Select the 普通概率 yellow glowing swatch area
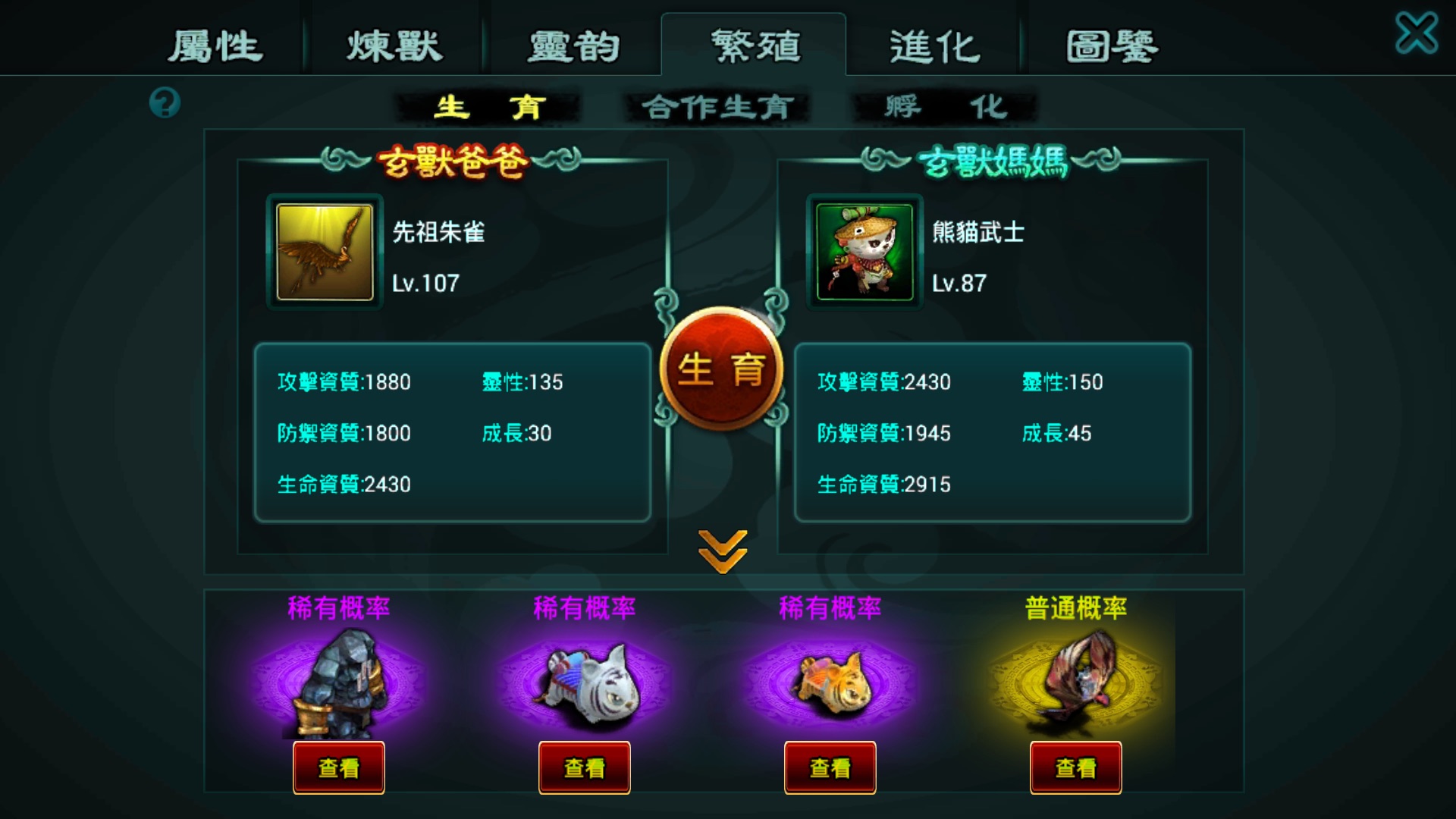The height and width of the screenshot is (819, 1456). point(1075,607)
